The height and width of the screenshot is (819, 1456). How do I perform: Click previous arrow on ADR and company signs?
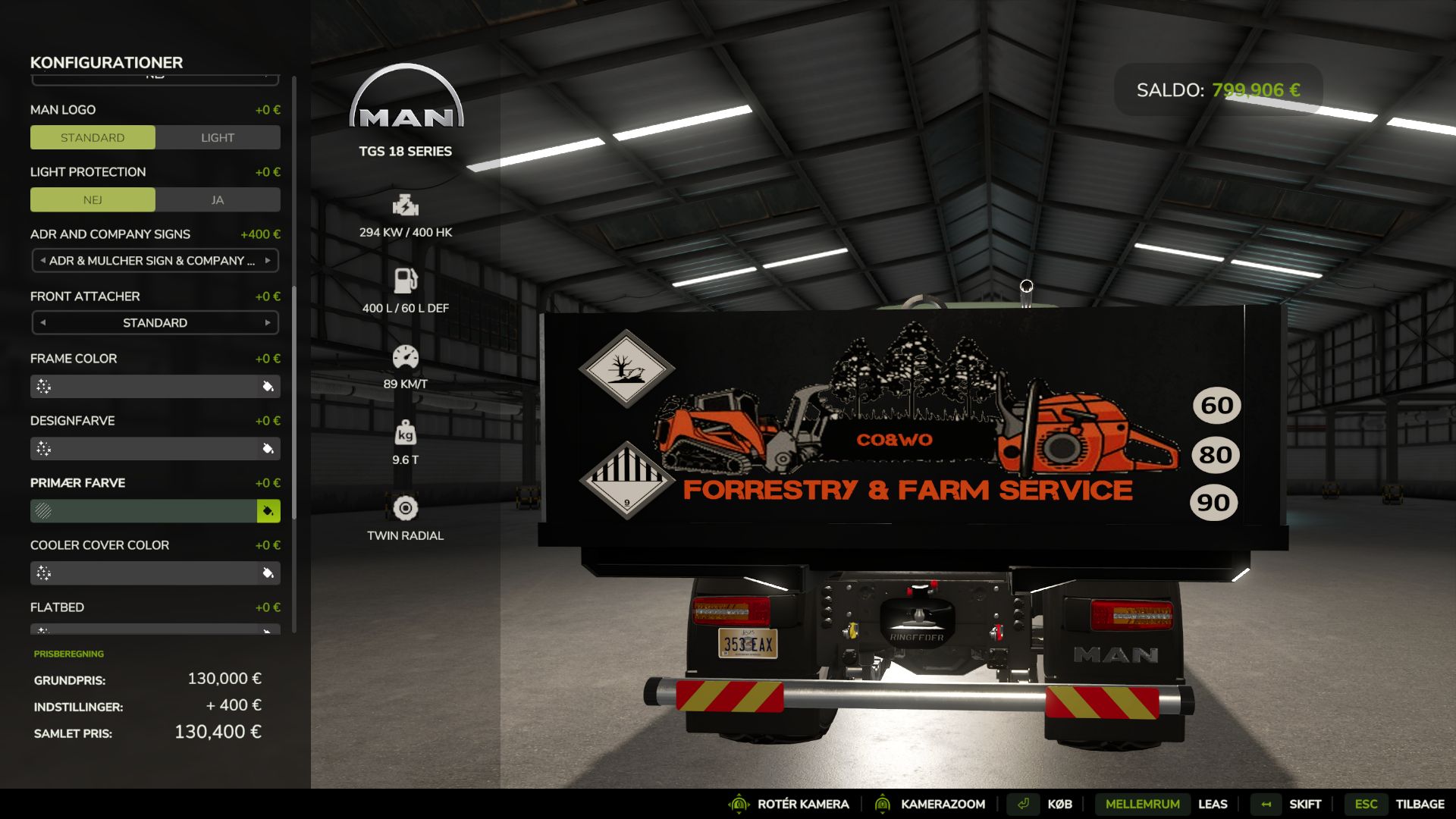click(43, 260)
